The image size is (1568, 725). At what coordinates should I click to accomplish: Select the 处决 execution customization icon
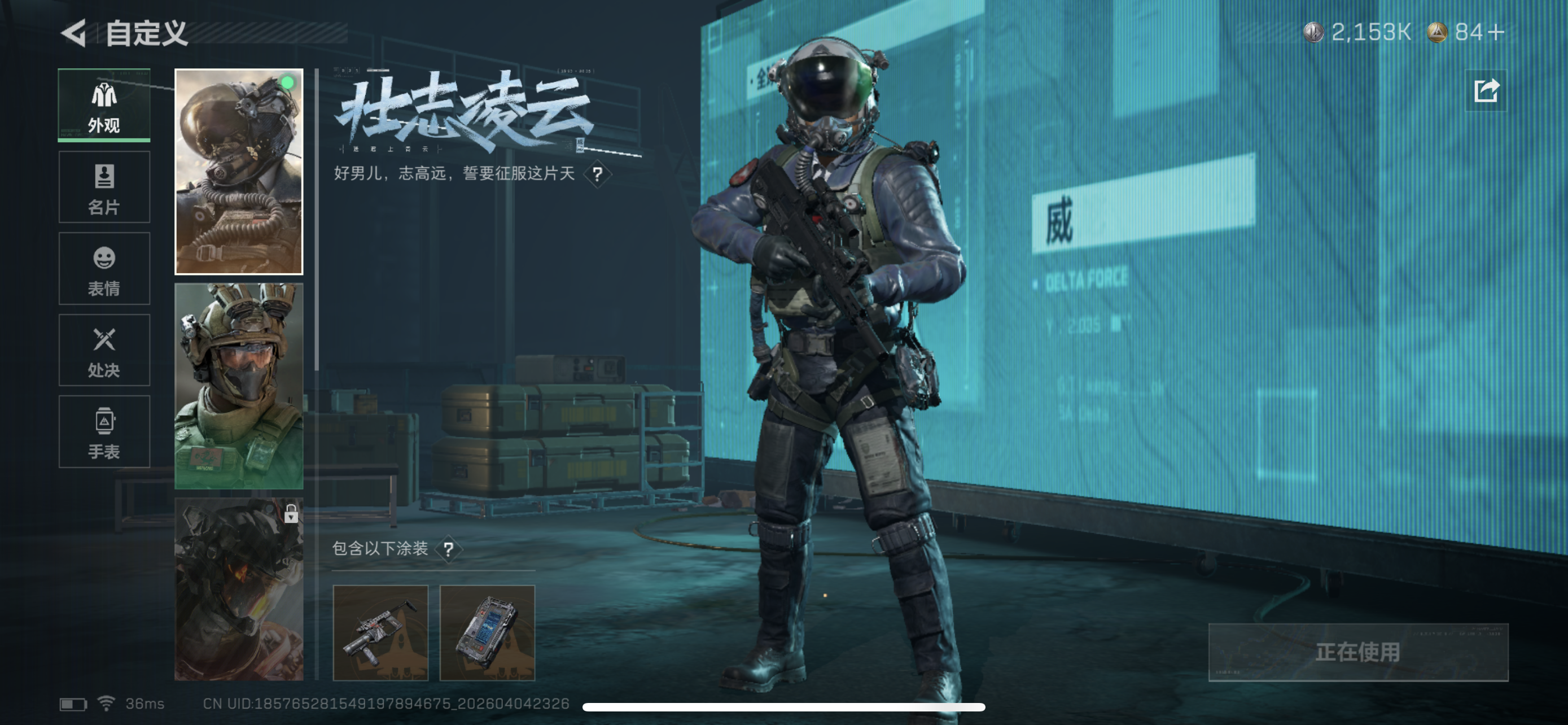103,351
